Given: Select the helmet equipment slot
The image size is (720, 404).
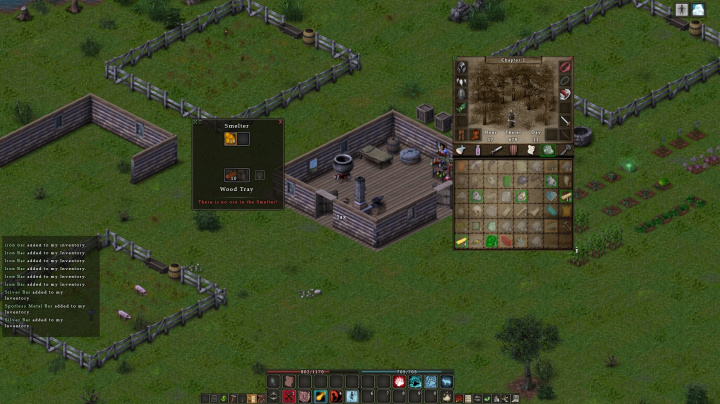Looking at the screenshot, I should click(x=463, y=68).
